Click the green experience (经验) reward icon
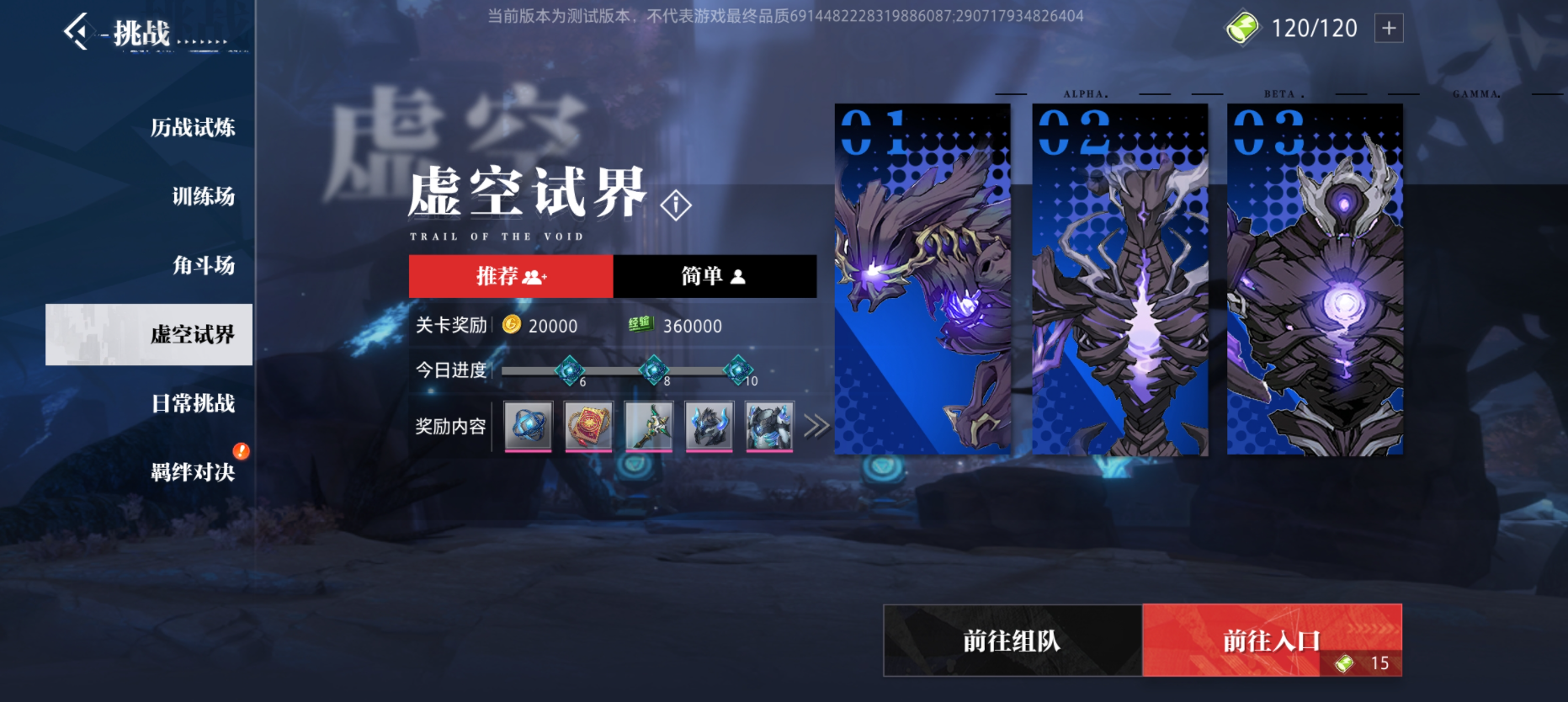 coord(642,326)
